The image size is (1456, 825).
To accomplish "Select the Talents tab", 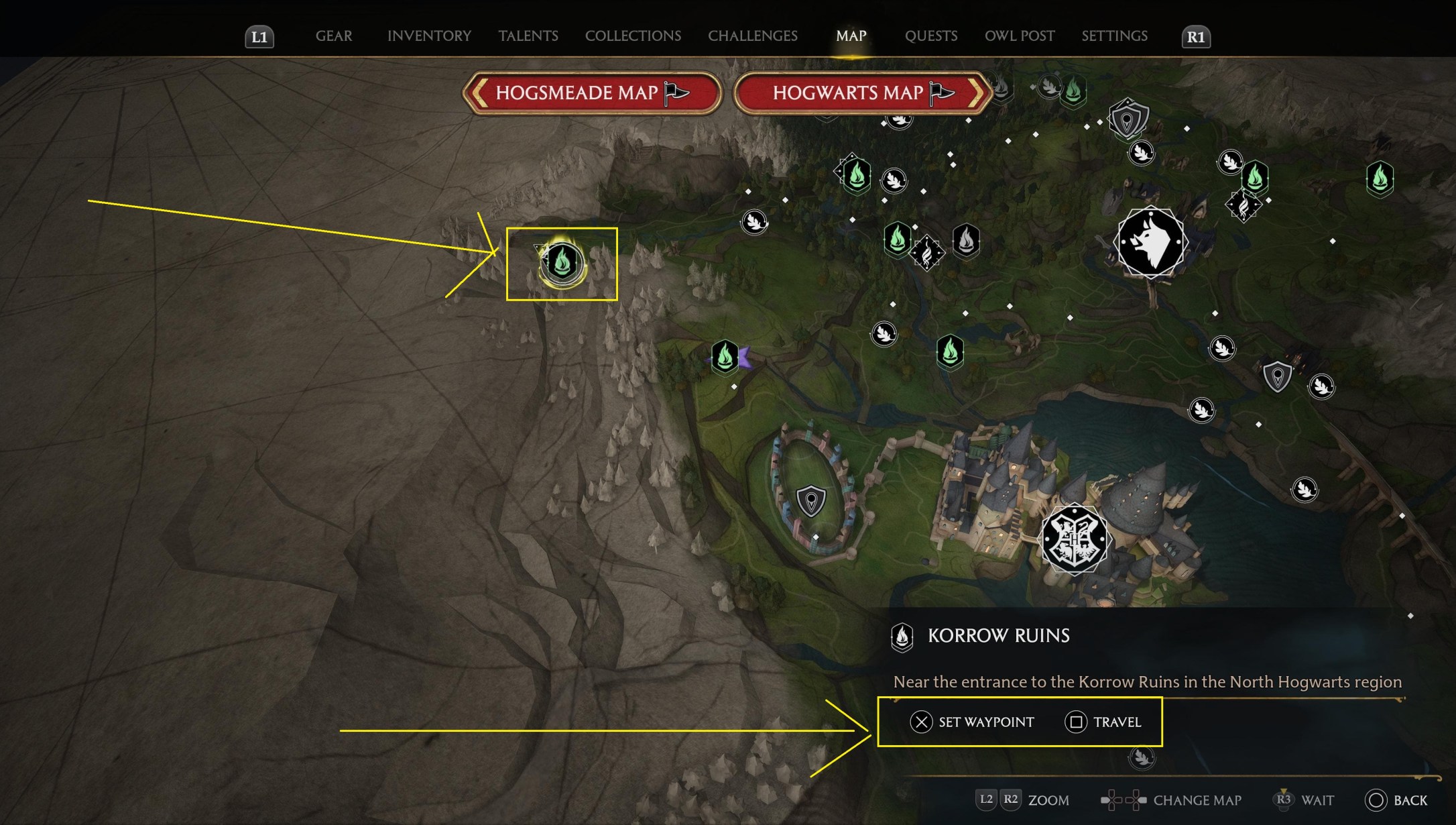I will 528,36.
